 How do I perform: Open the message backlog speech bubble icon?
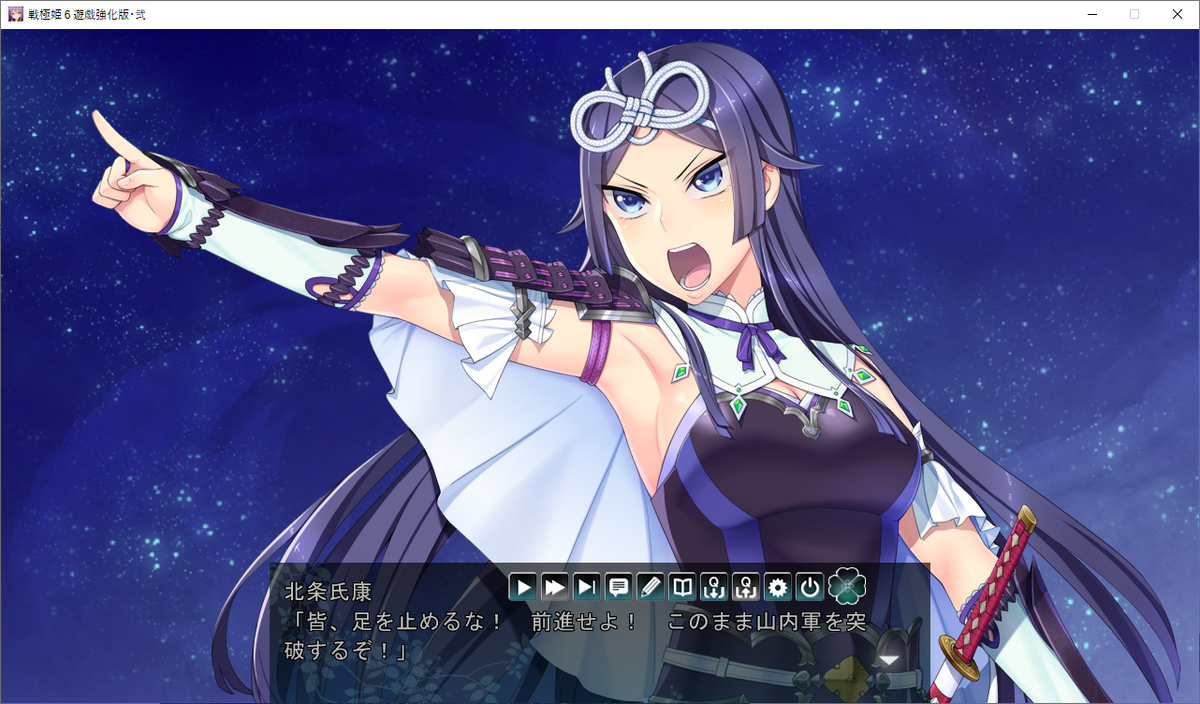coord(618,587)
